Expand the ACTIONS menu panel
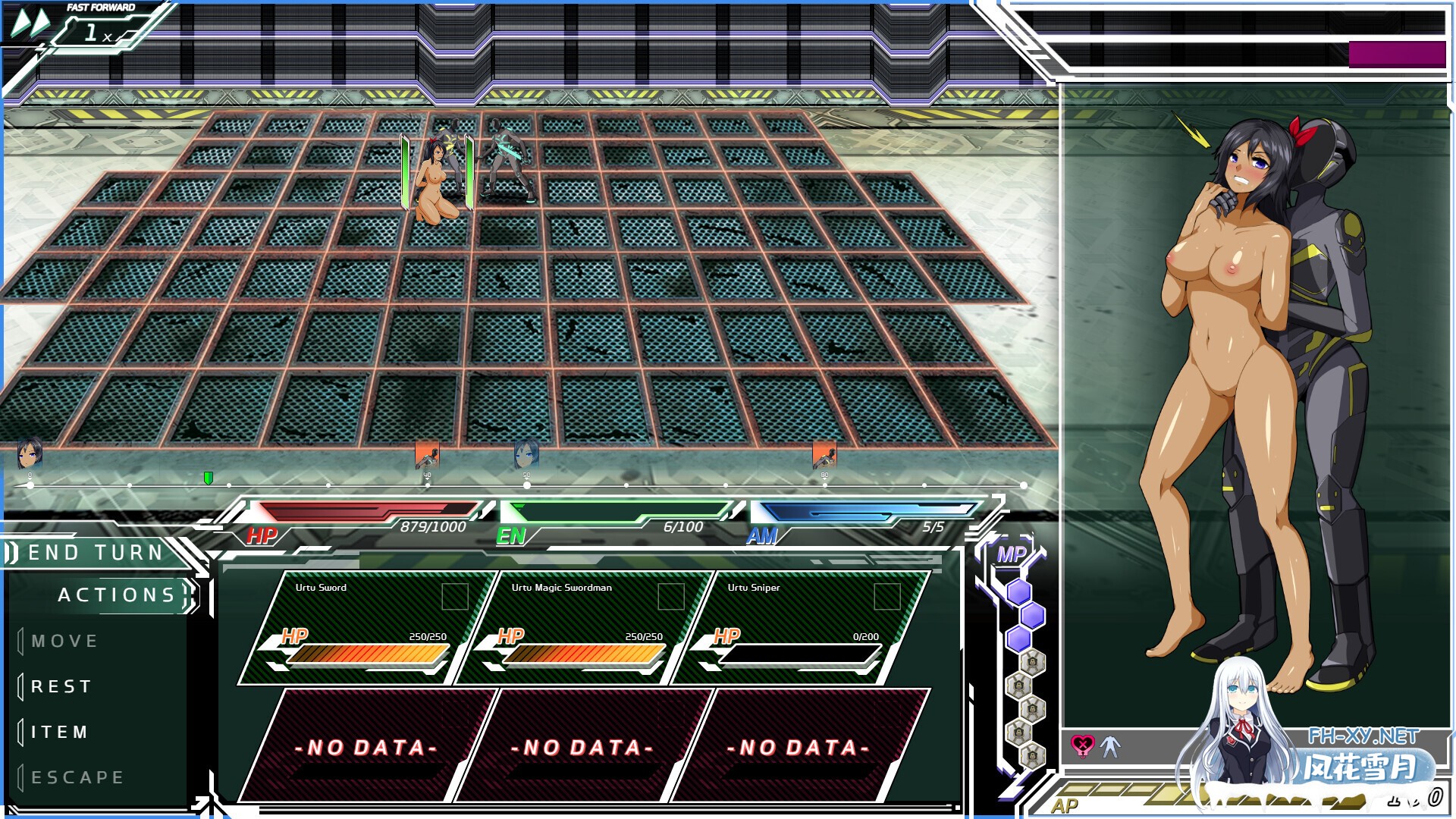The height and width of the screenshot is (819, 1456). (x=118, y=595)
